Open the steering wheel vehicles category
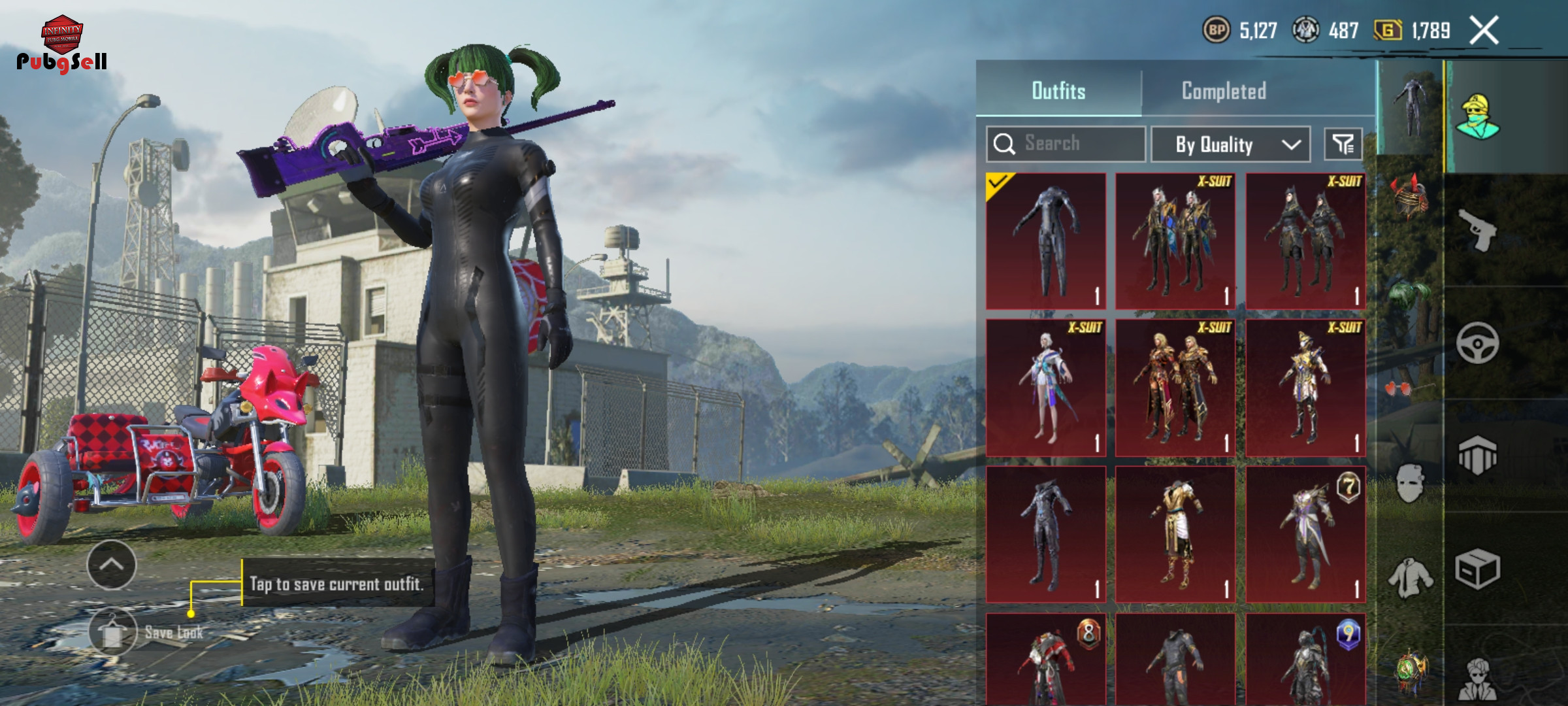The image size is (1568, 706). (x=1478, y=343)
